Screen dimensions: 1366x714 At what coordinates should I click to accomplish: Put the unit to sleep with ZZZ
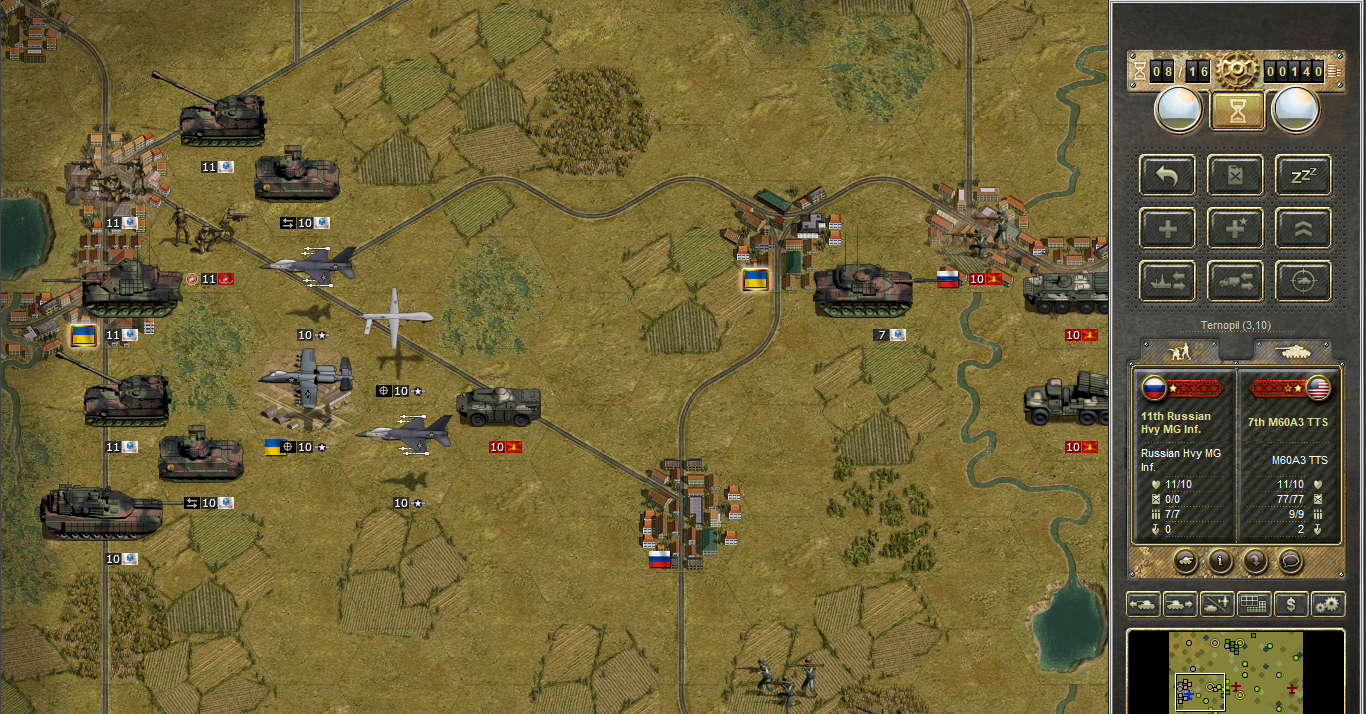point(1303,176)
